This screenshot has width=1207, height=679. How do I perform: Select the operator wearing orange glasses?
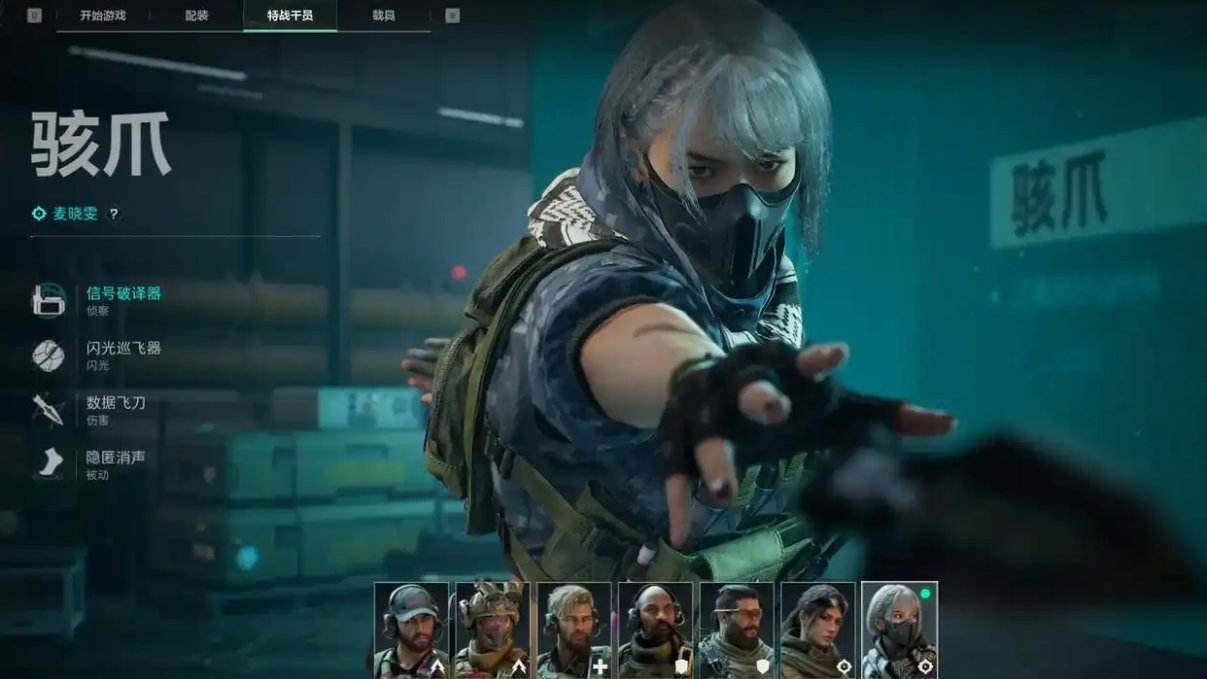(737, 630)
